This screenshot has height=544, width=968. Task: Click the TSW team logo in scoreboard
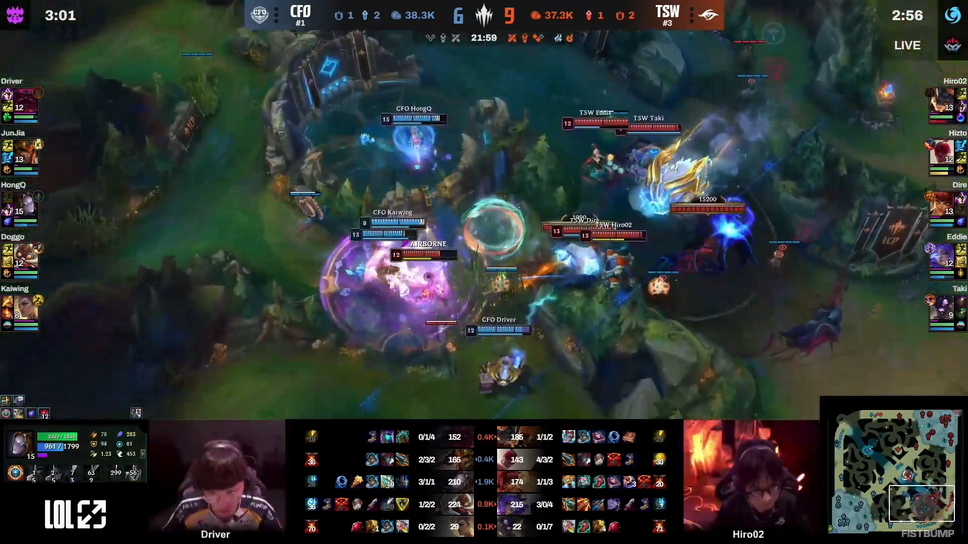click(707, 15)
